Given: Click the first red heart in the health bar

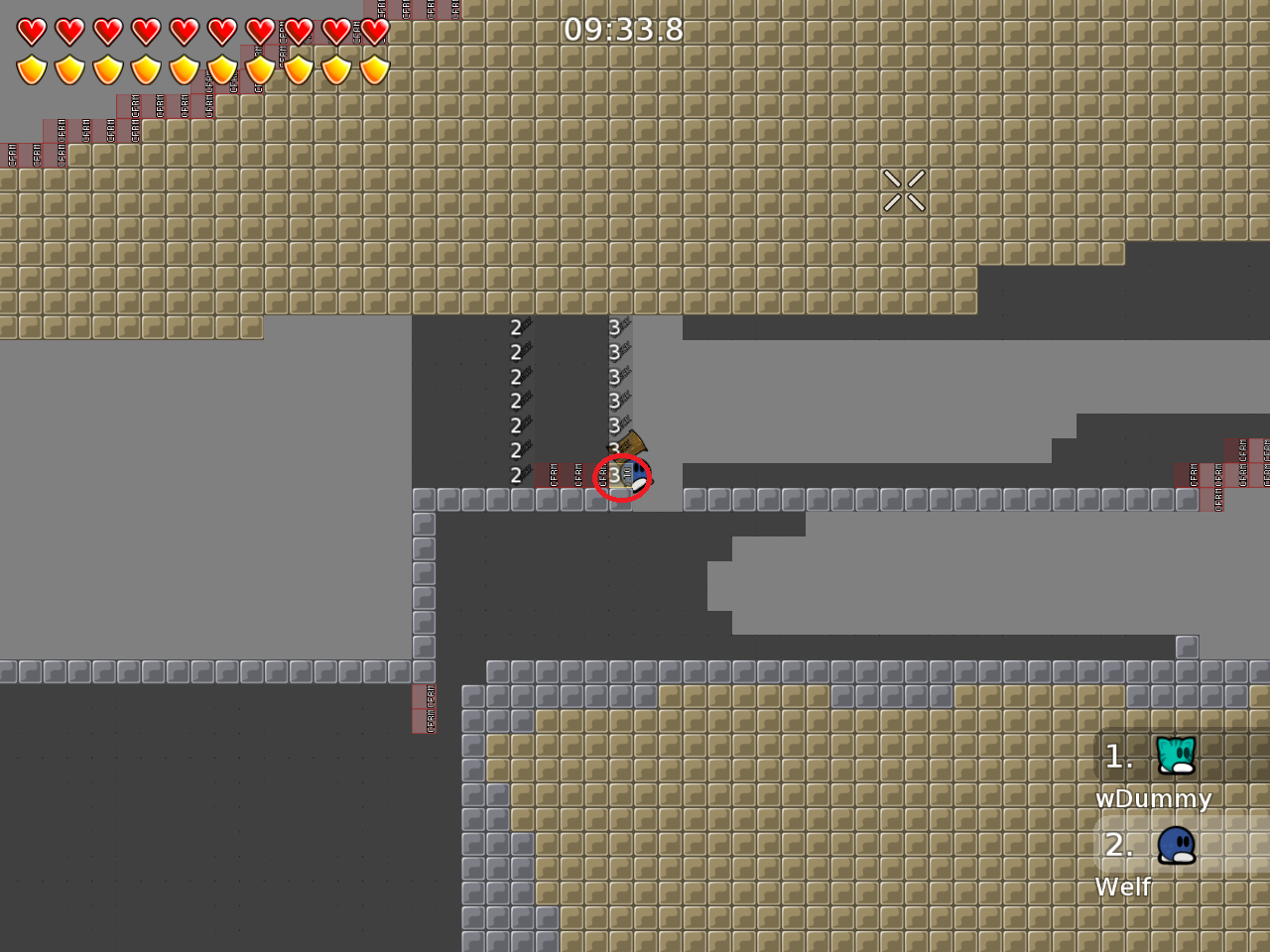Looking at the screenshot, I should click(33, 31).
